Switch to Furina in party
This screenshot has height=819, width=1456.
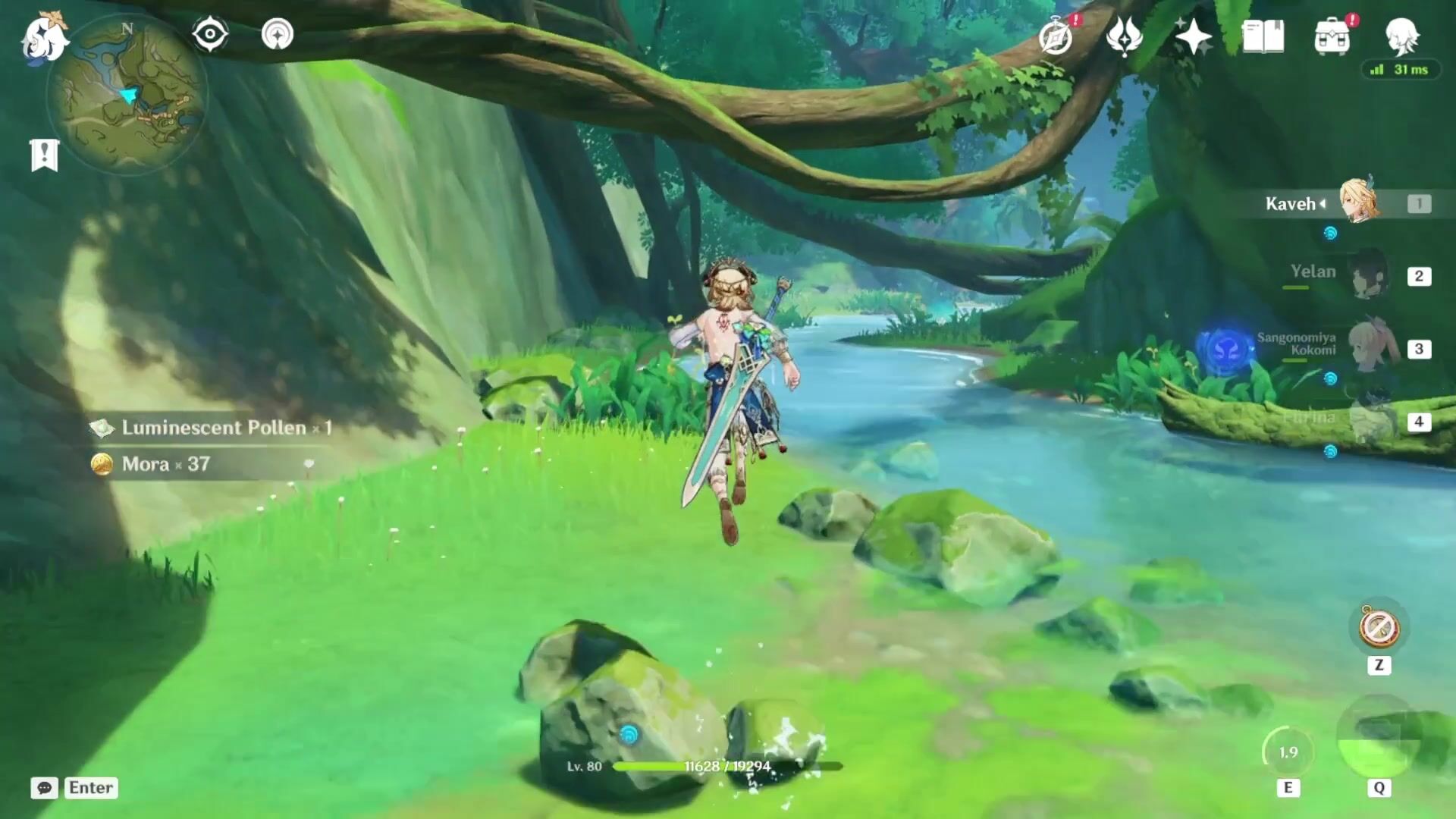(x=1370, y=420)
